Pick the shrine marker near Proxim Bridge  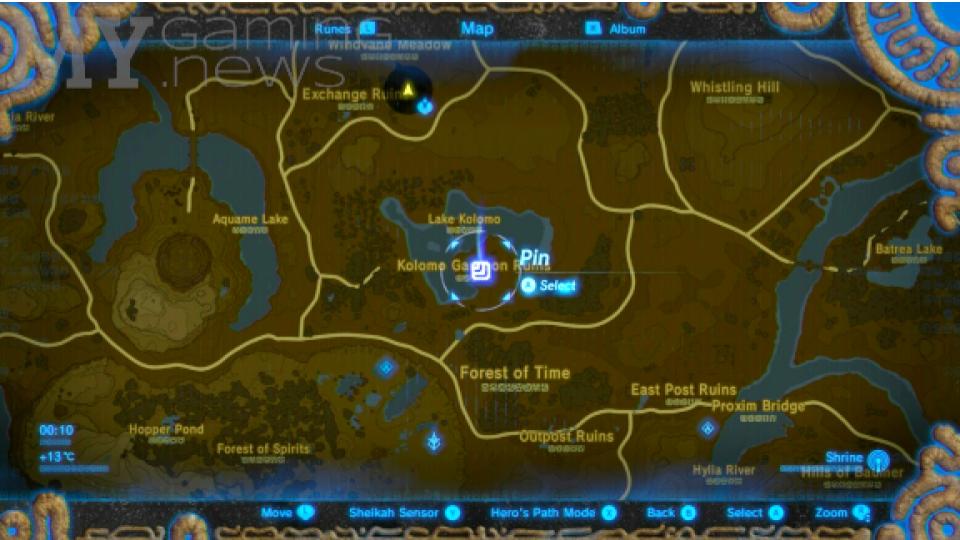708,428
